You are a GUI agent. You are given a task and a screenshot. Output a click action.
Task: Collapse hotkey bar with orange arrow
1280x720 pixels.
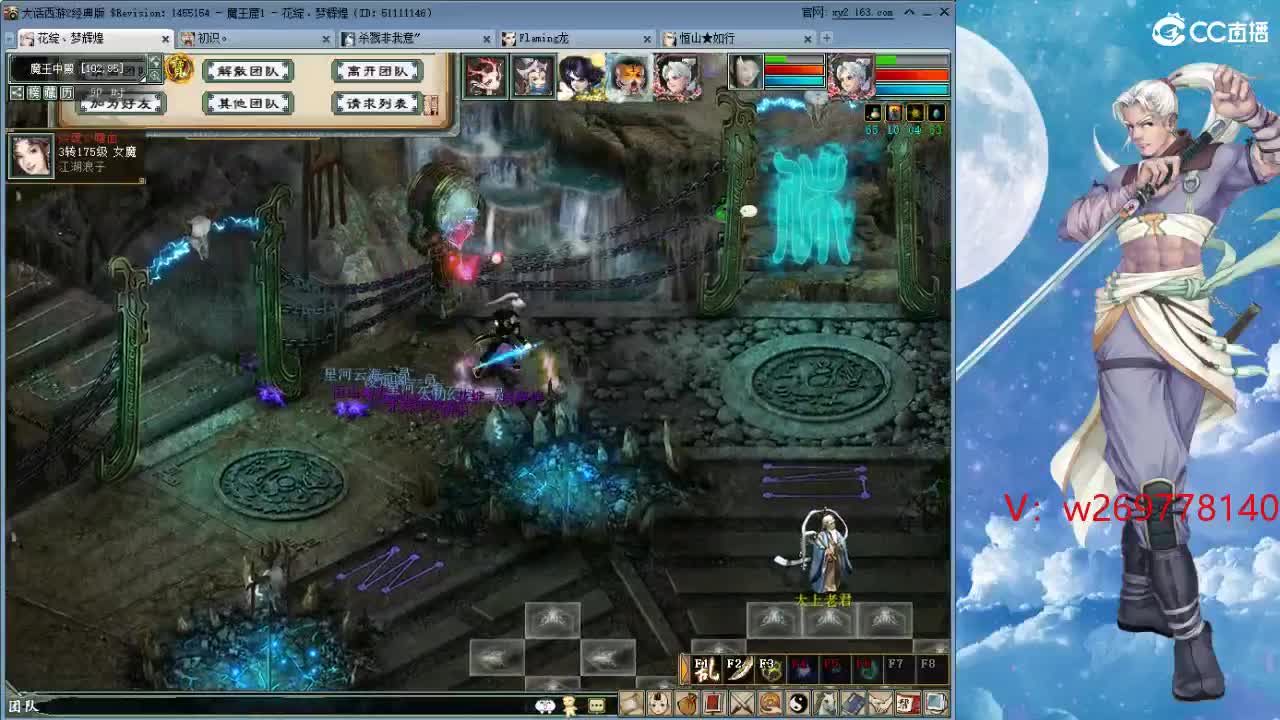tap(684, 666)
